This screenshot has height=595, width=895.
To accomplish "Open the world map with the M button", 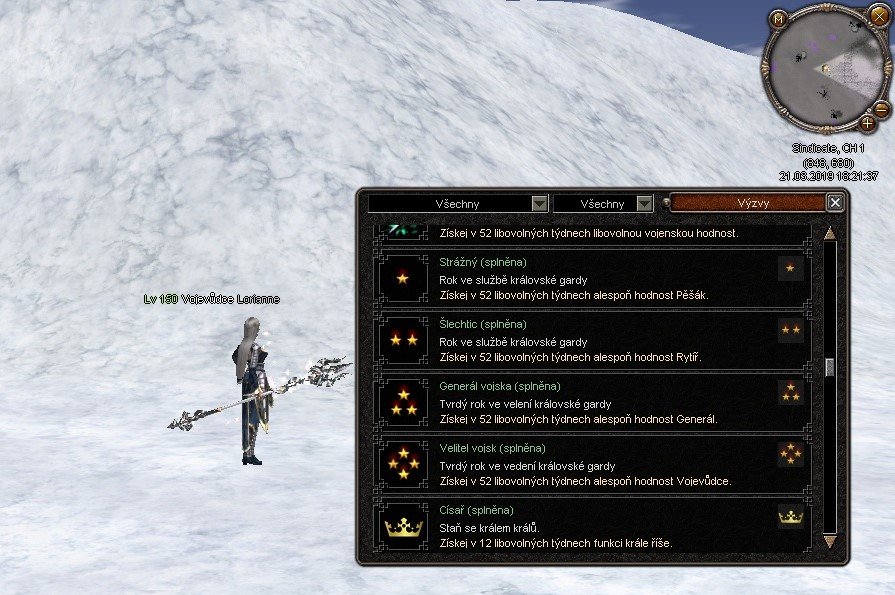I will click(x=778, y=19).
